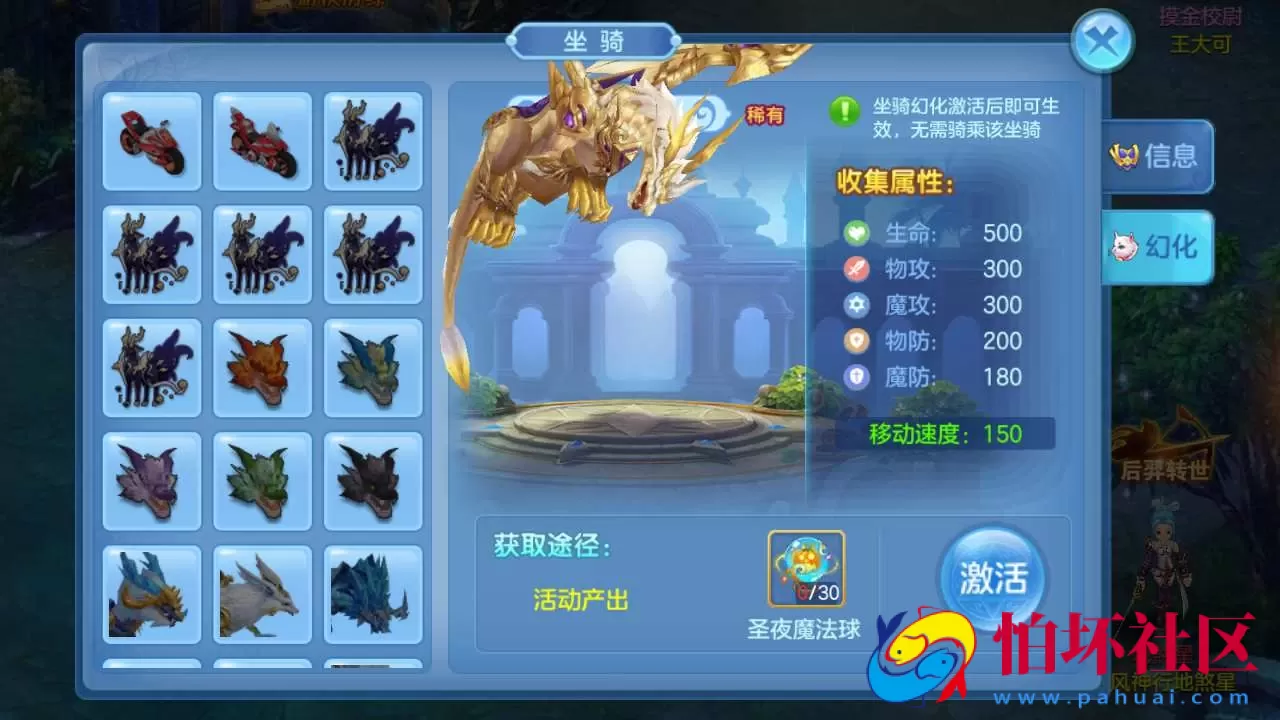
Task: Select the white motorcycle mount icon
Action: (262, 140)
